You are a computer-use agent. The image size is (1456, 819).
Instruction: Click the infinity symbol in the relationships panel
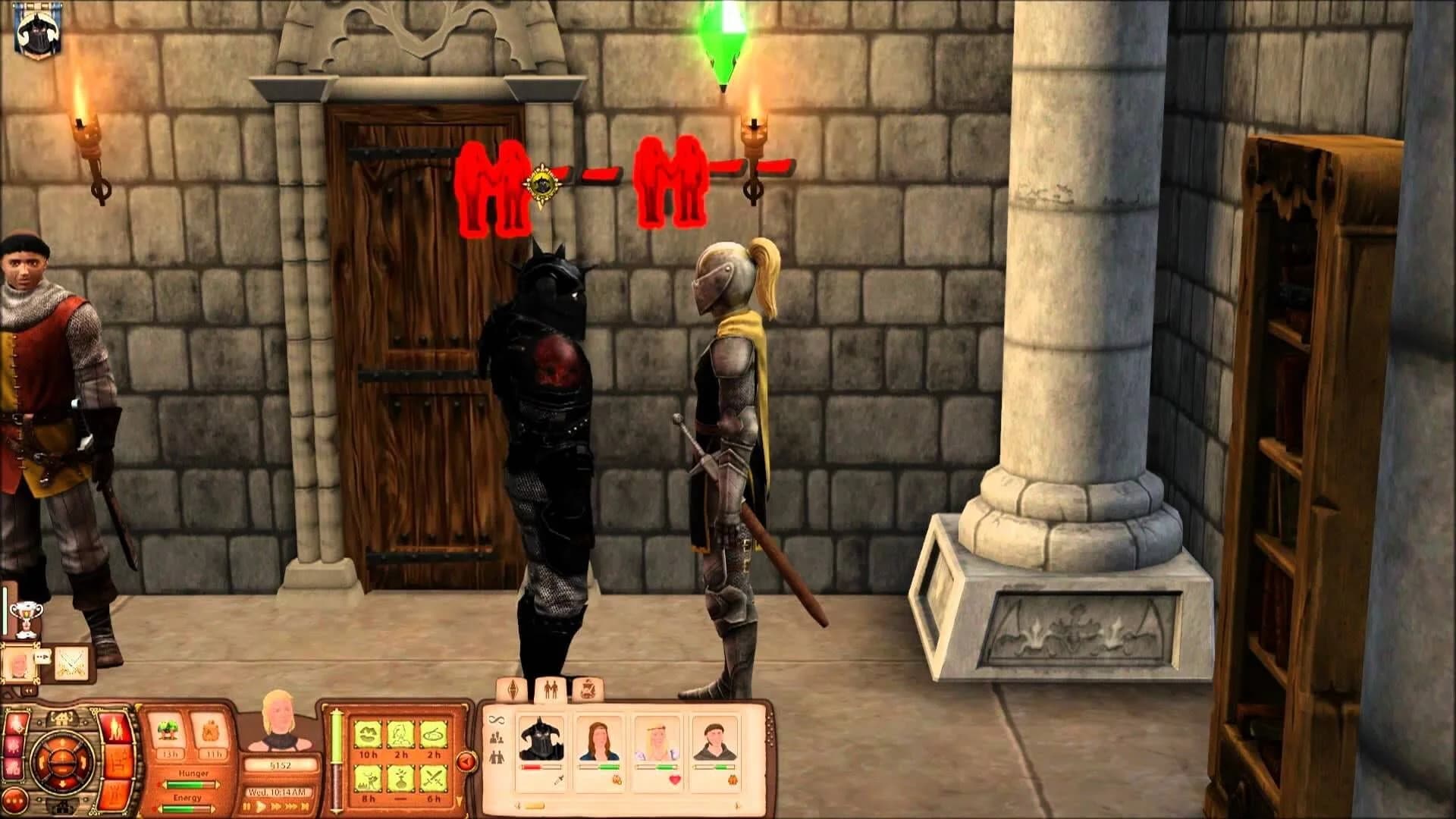(497, 720)
